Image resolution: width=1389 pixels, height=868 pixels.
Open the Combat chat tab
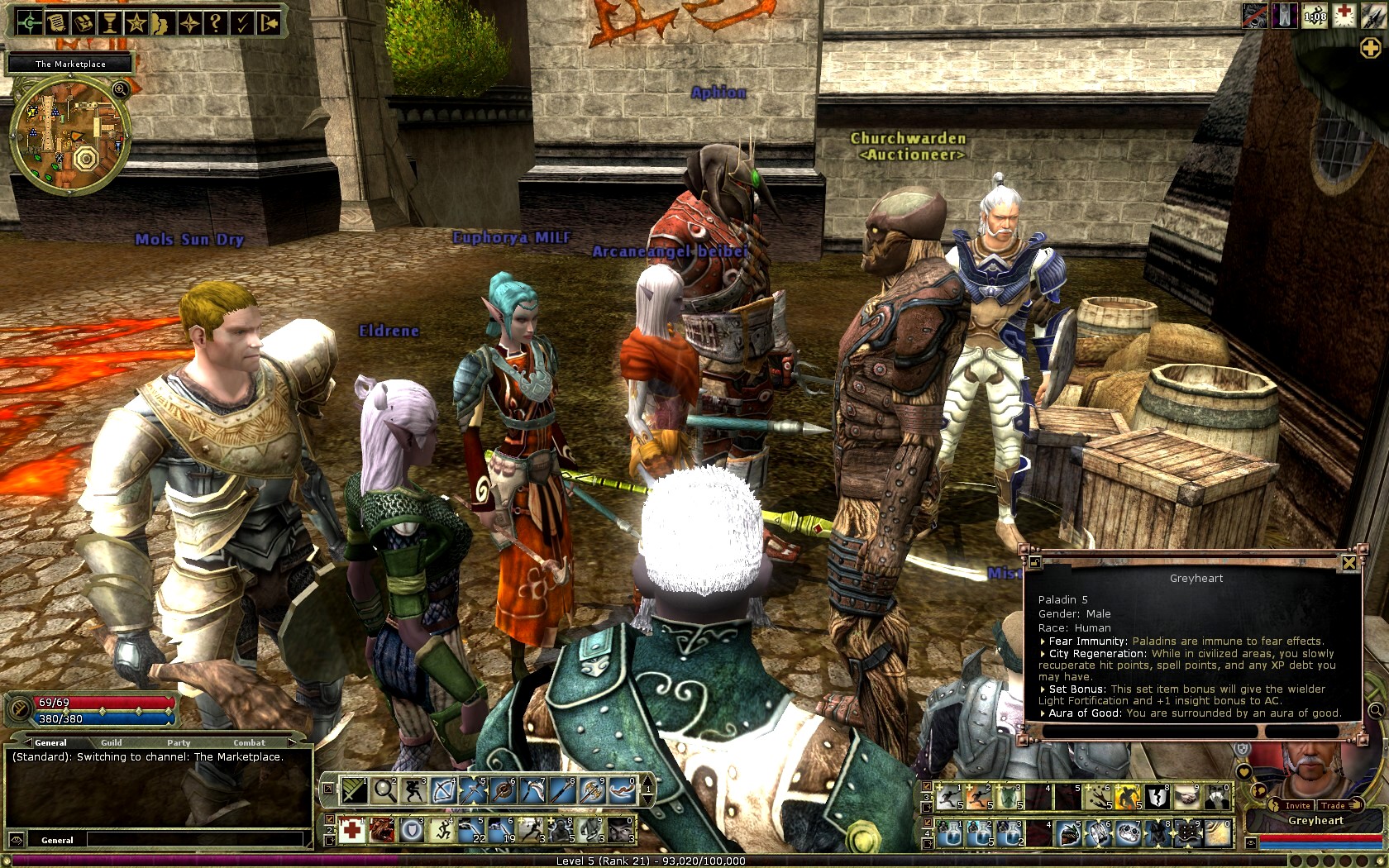pos(249,742)
